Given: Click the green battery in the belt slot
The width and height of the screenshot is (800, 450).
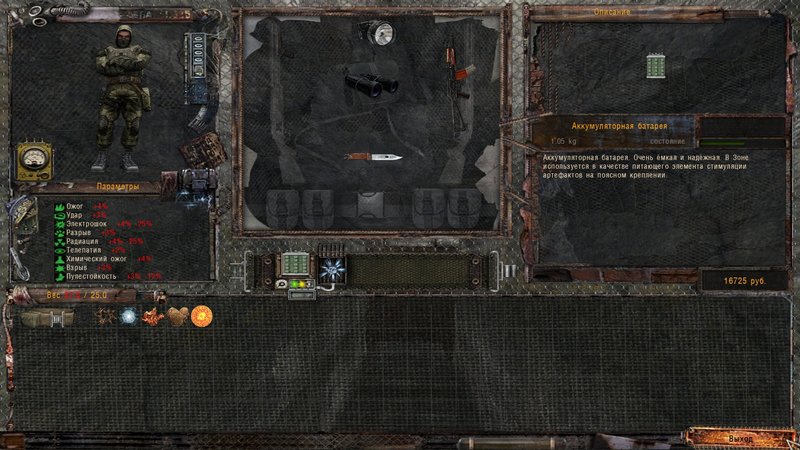Looking at the screenshot, I should click(x=296, y=265).
